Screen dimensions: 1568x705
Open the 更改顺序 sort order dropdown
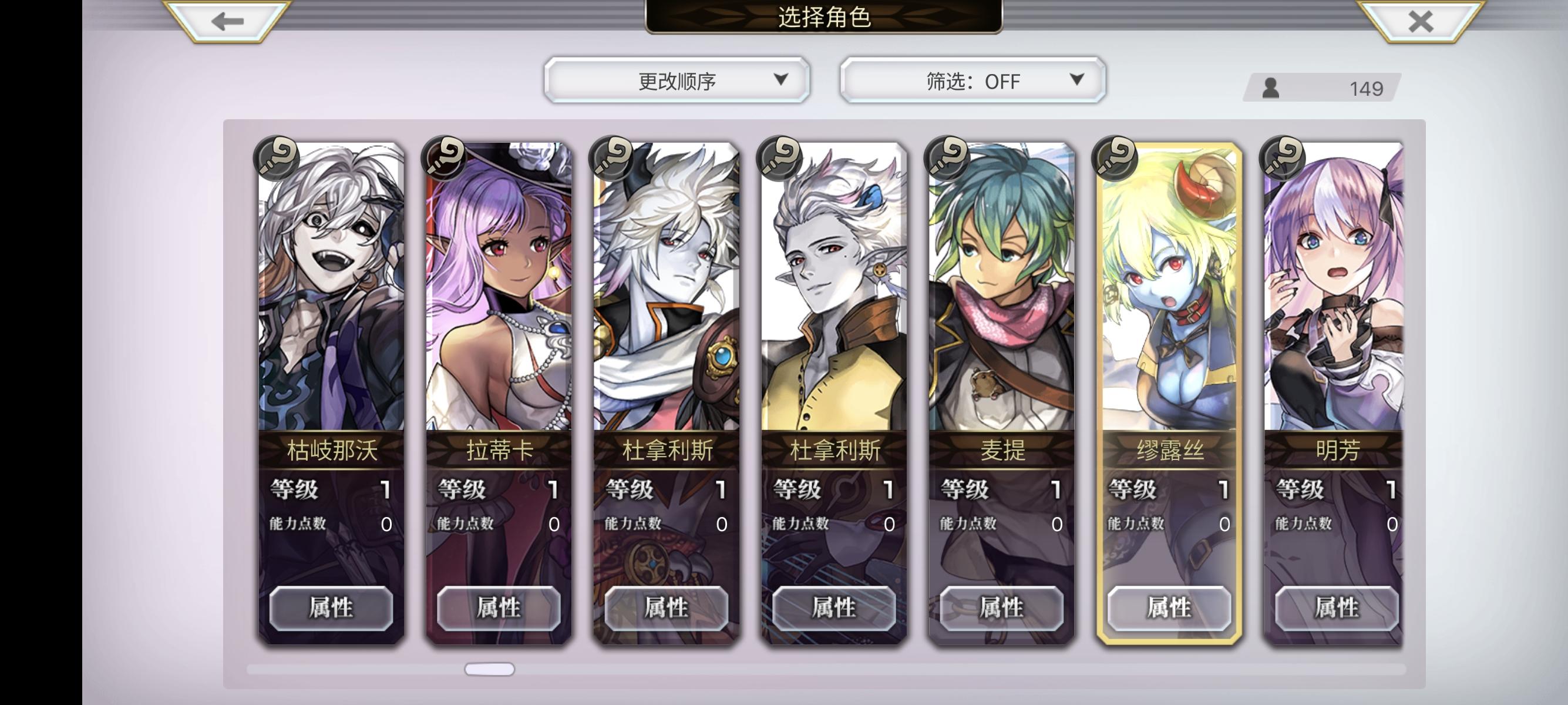coord(676,80)
